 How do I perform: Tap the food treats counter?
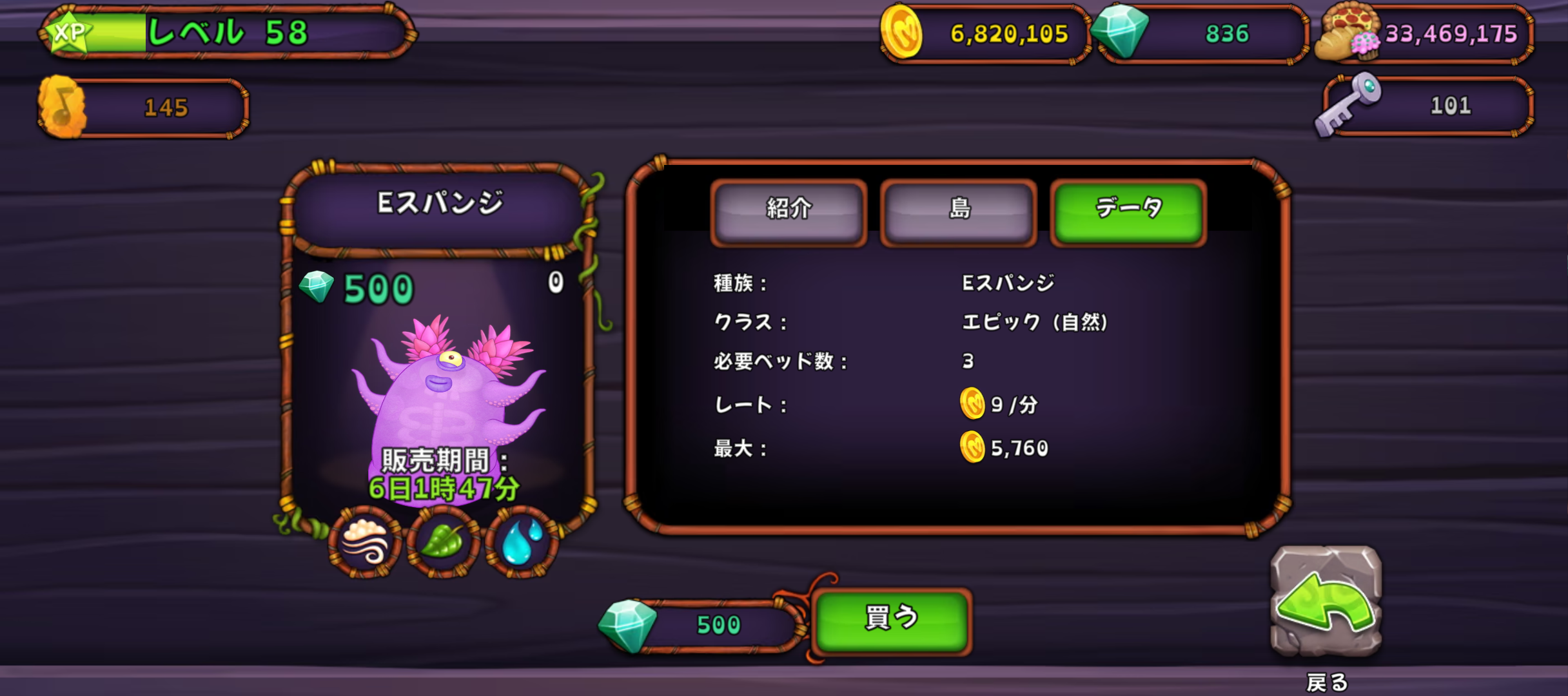[1426, 34]
